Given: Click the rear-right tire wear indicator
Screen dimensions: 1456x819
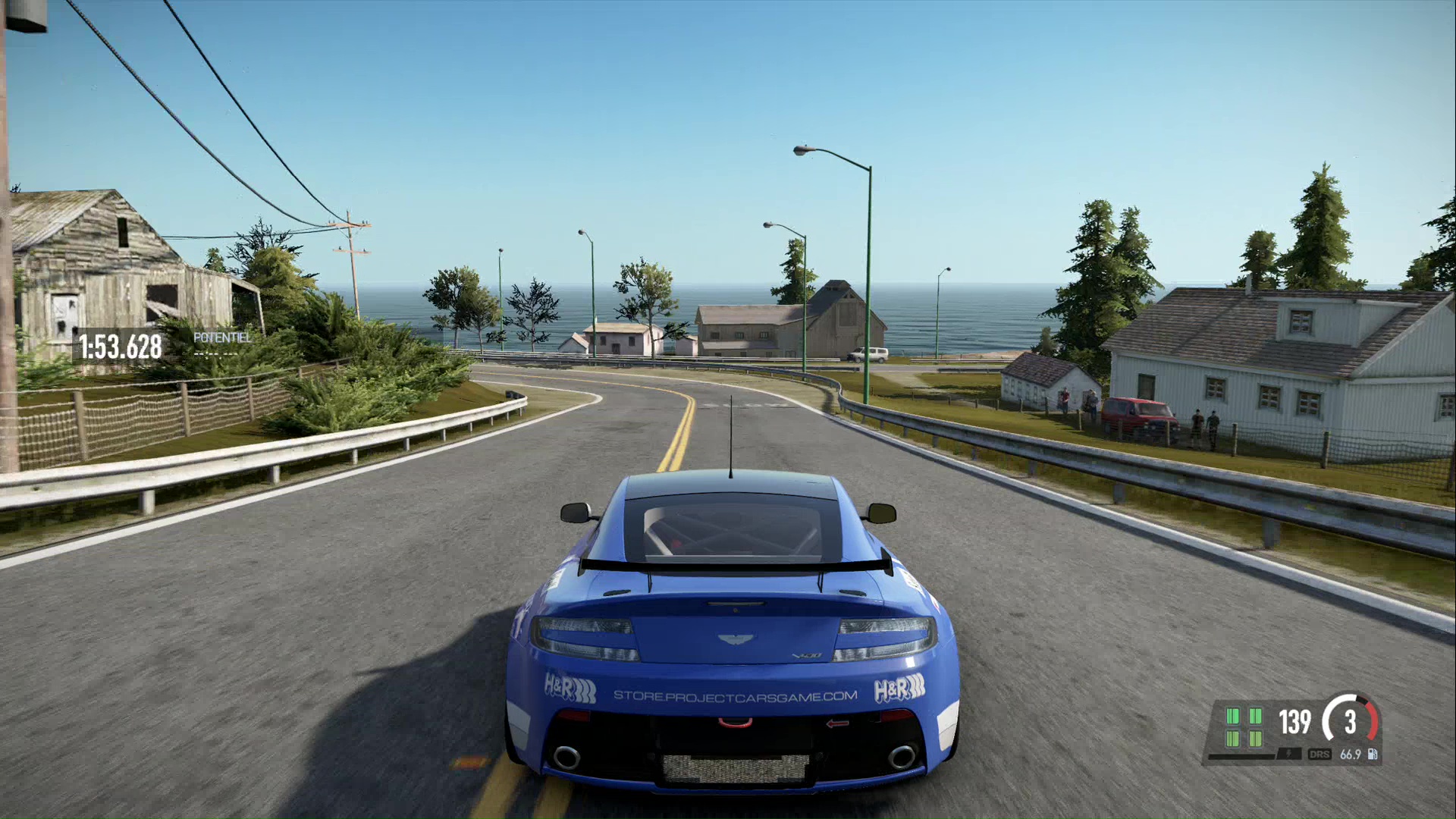Looking at the screenshot, I should 1256,739.
